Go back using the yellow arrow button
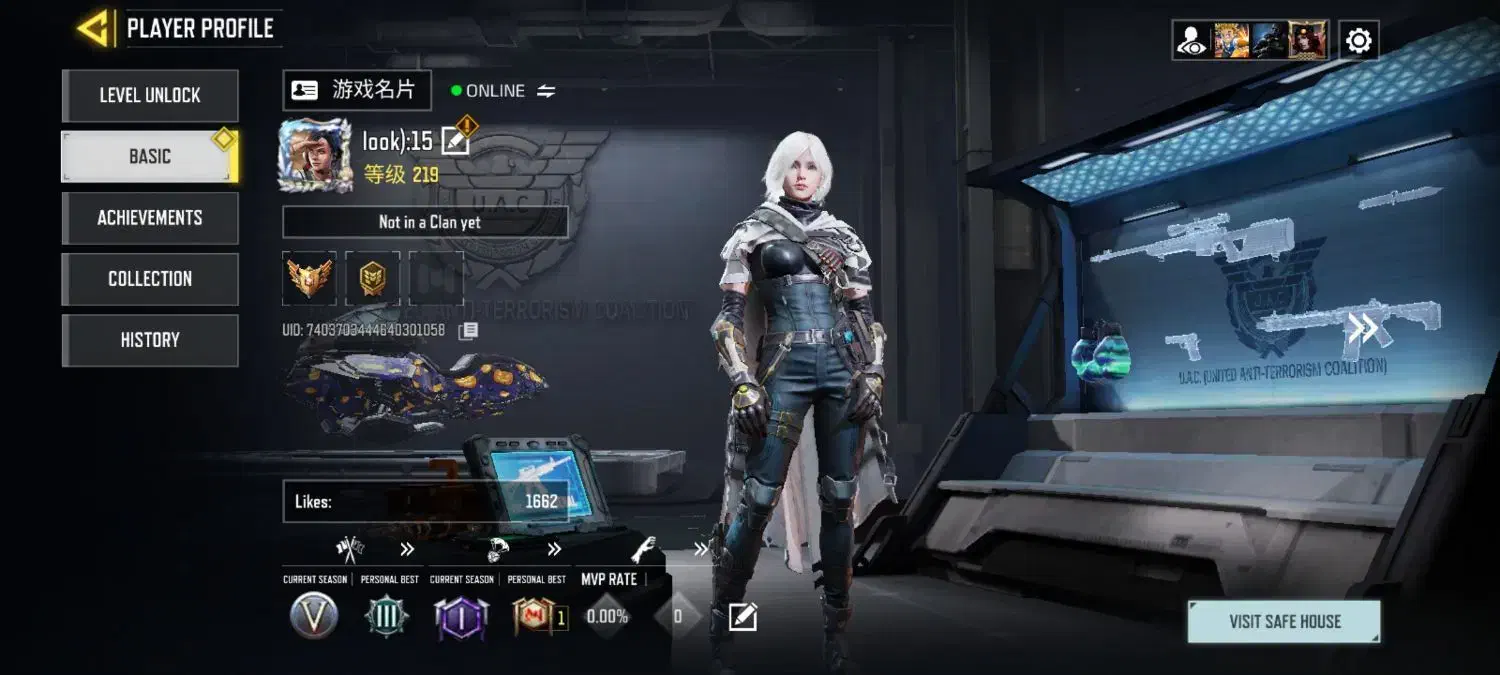This screenshot has width=1500, height=675. (95, 28)
